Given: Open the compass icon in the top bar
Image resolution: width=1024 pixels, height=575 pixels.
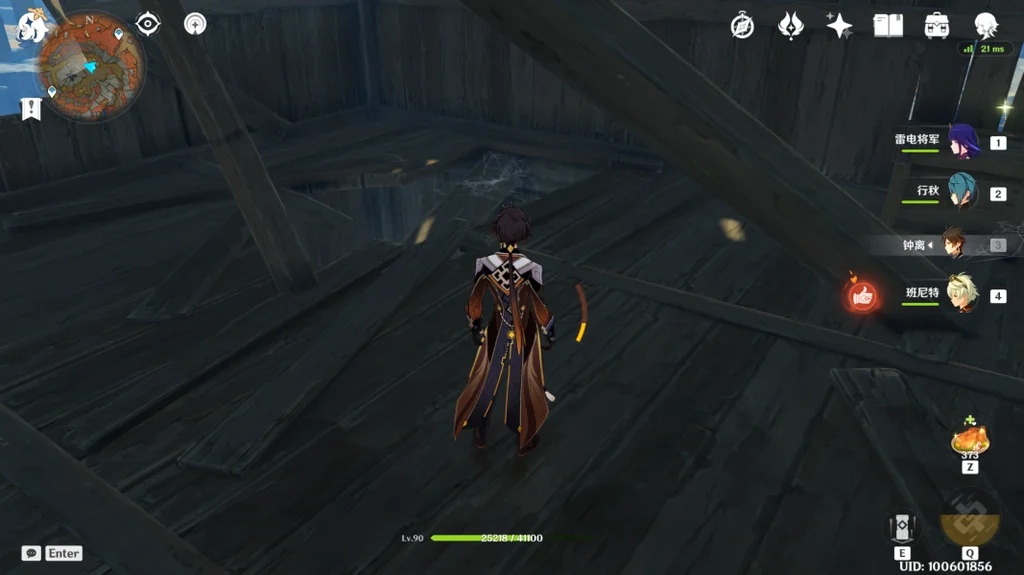Looking at the screenshot, I should click(742, 26).
